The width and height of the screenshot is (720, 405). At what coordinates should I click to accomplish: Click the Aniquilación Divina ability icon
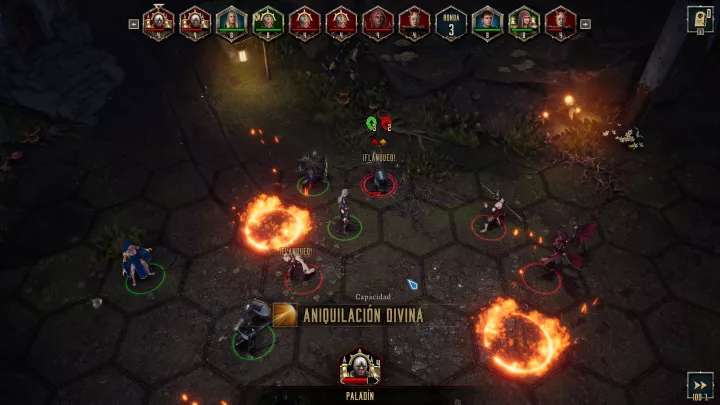pyautogui.click(x=284, y=315)
